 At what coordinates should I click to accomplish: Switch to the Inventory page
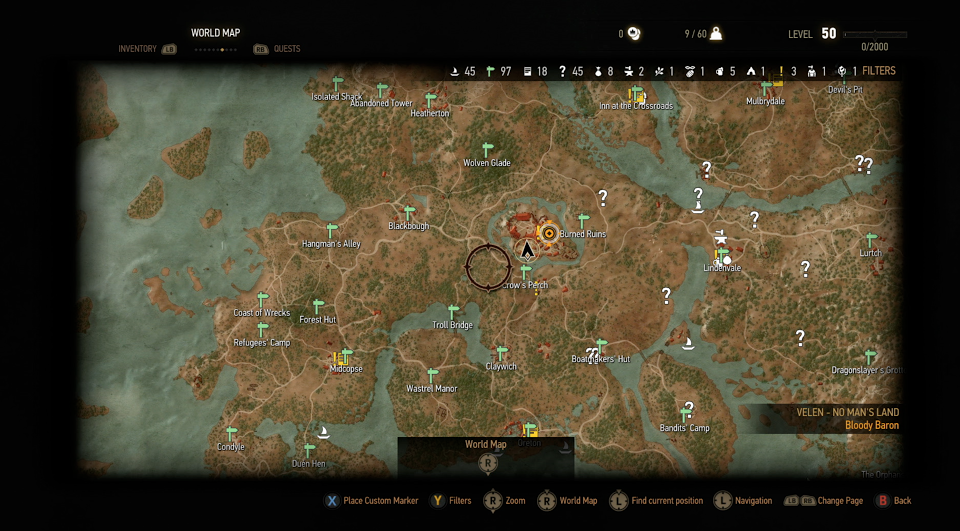click(x=138, y=49)
